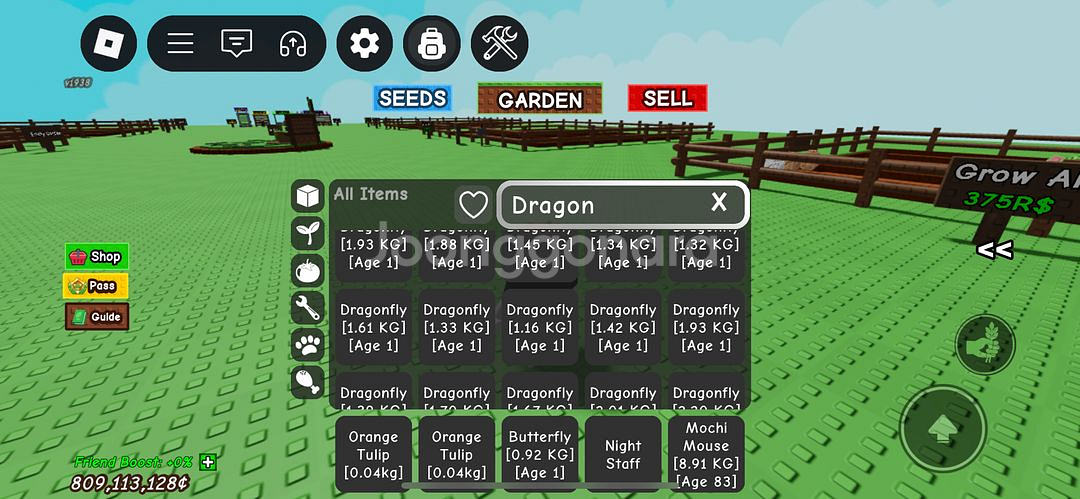Choose the Dragonfly weighing 1.16 KG
The image size is (1080, 499).
540,328
